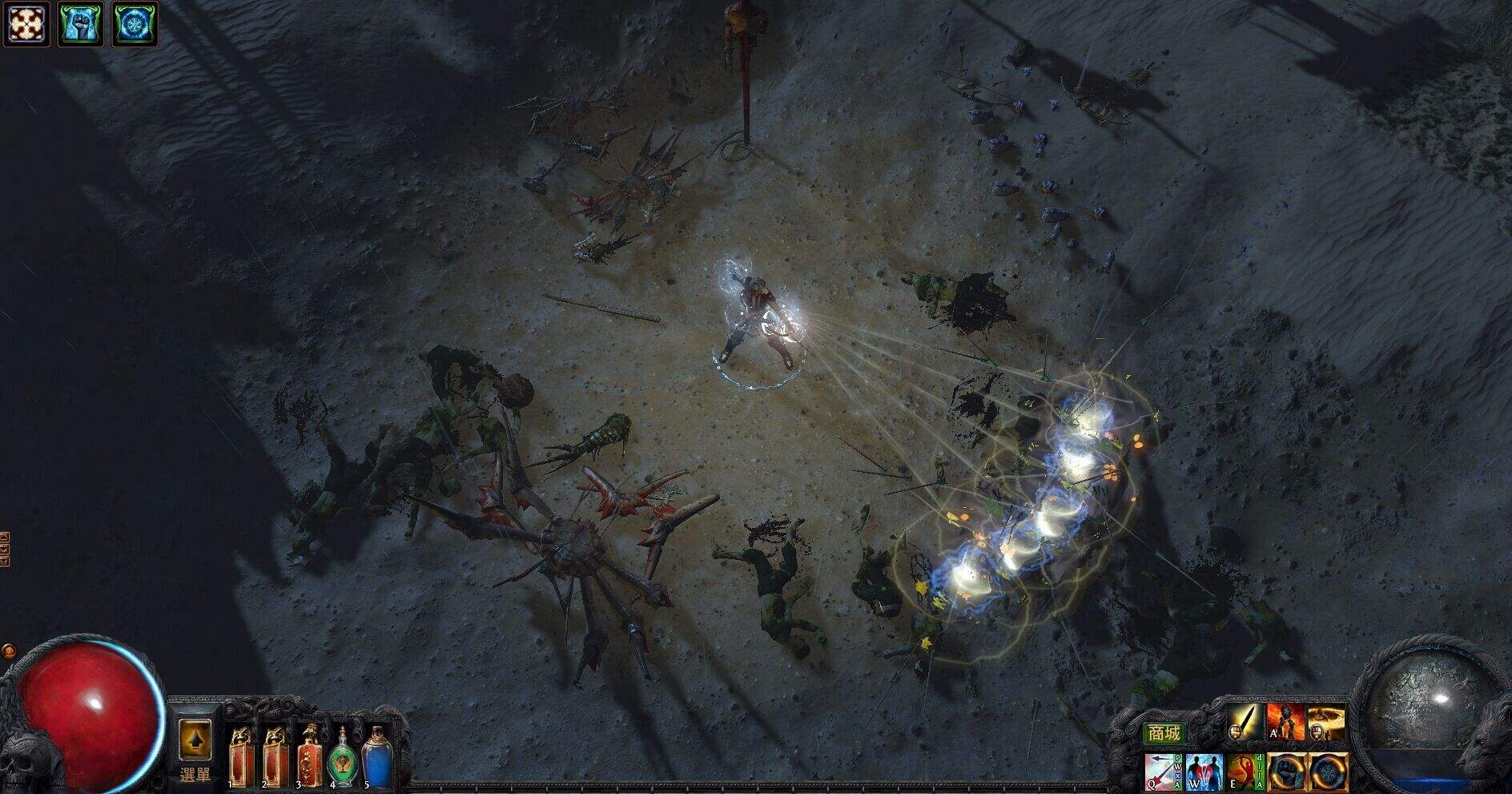Activate the green and red skill bound to E
Viewport: 1512px width, 794px height.
pyautogui.click(x=1244, y=772)
